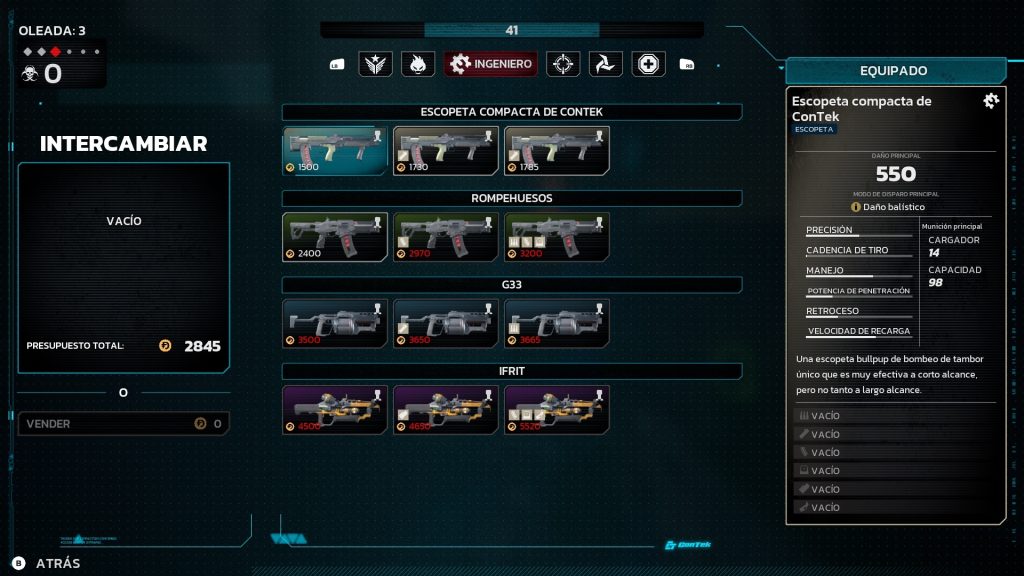Open the flaming skull class tab

pyautogui.click(x=418, y=64)
